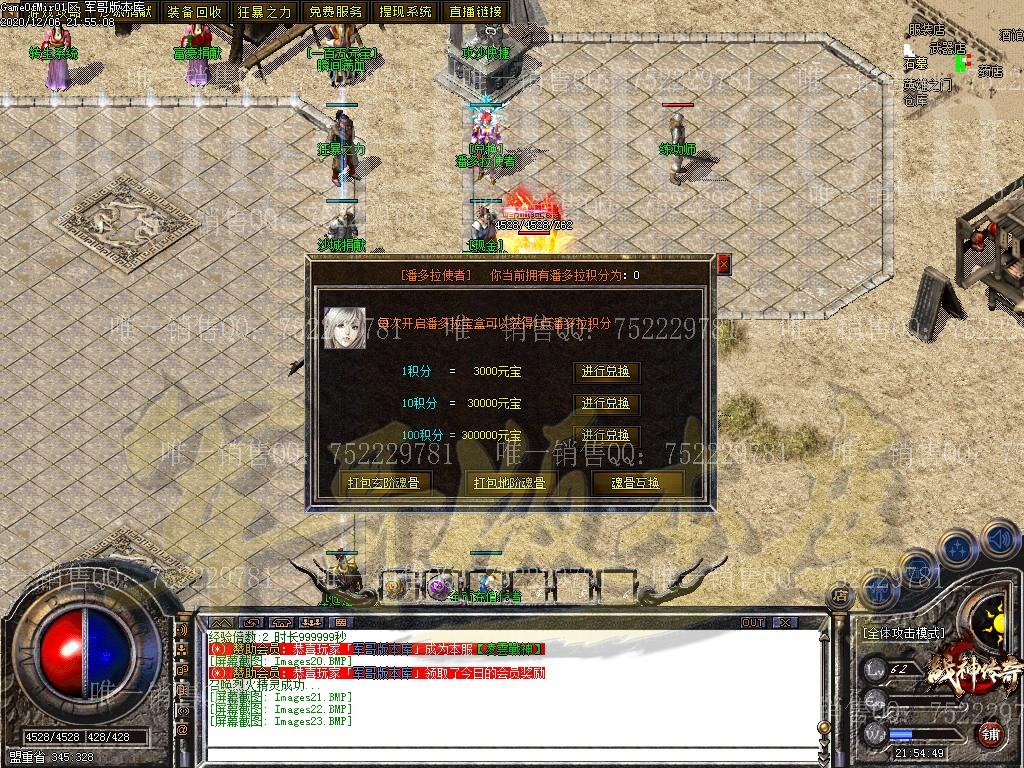Viewport: 1024px width, 768px height.
Task: Exchange 10 points for 30000 元宝
Action: (606, 404)
